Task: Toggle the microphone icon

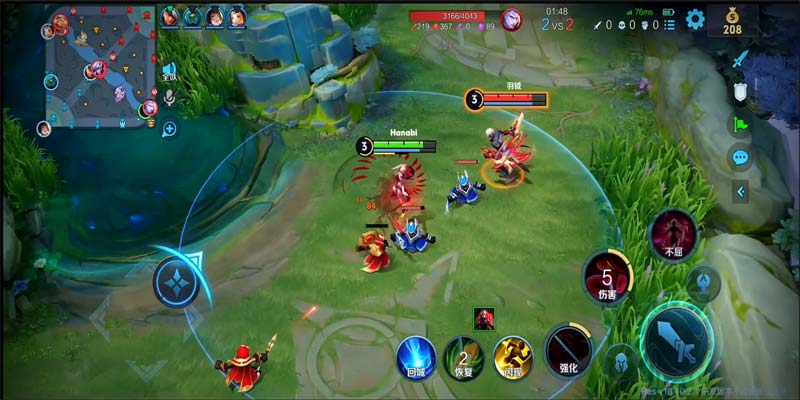Action: pos(170,97)
